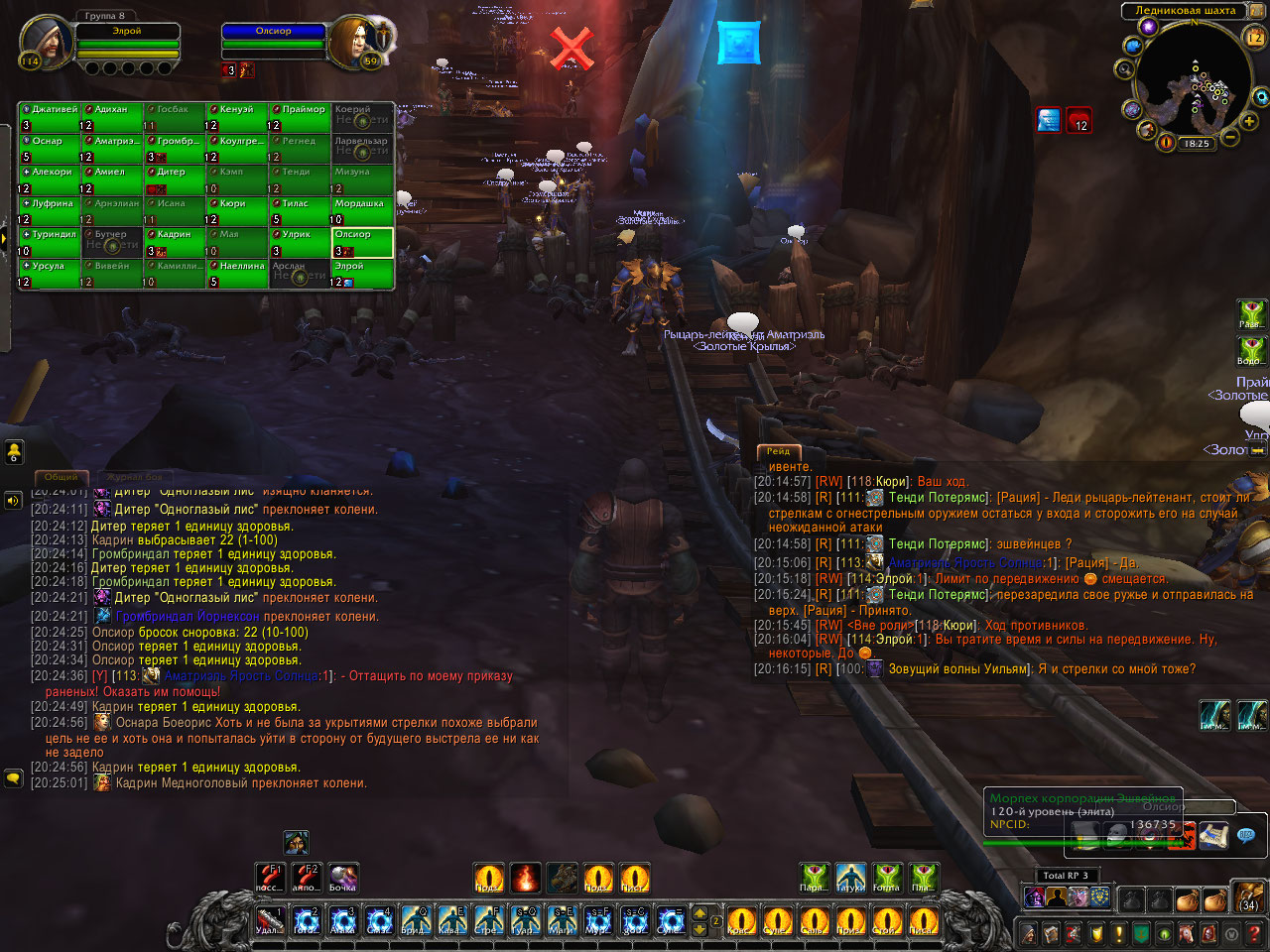Click the Ледниковая шахта minimap
The width and height of the screenshot is (1270, 952).
[x=1195, y=82]
